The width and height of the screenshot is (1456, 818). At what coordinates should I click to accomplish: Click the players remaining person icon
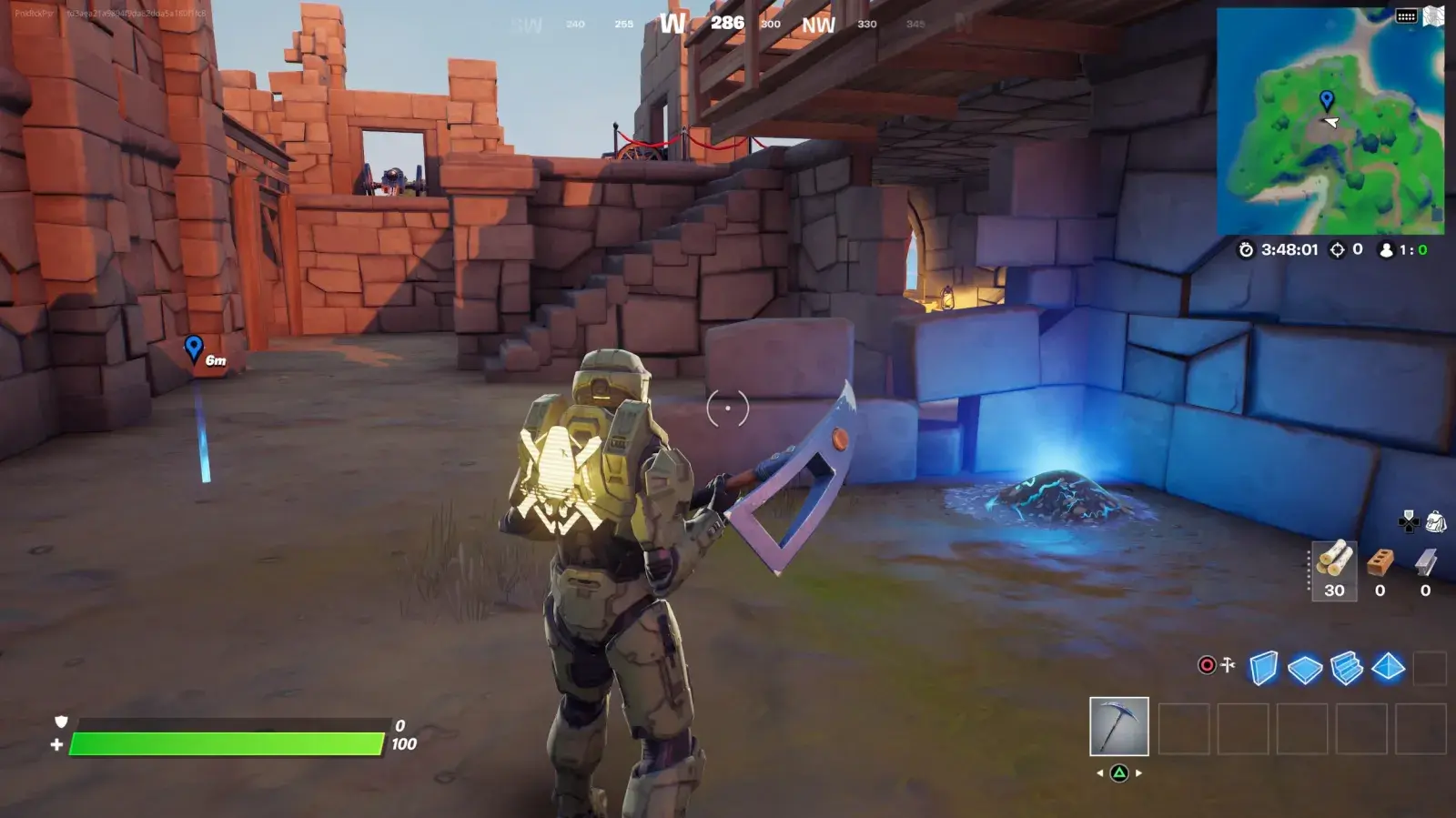point(1386,250)
